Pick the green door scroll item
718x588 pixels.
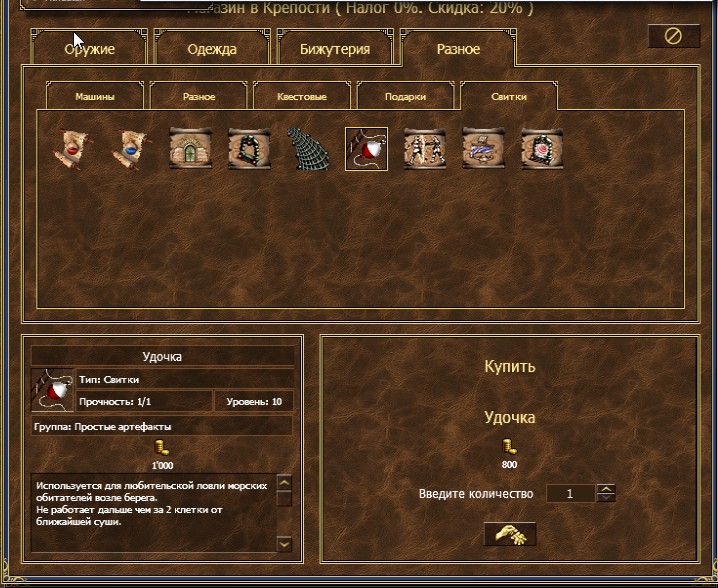tap(188, 148)
